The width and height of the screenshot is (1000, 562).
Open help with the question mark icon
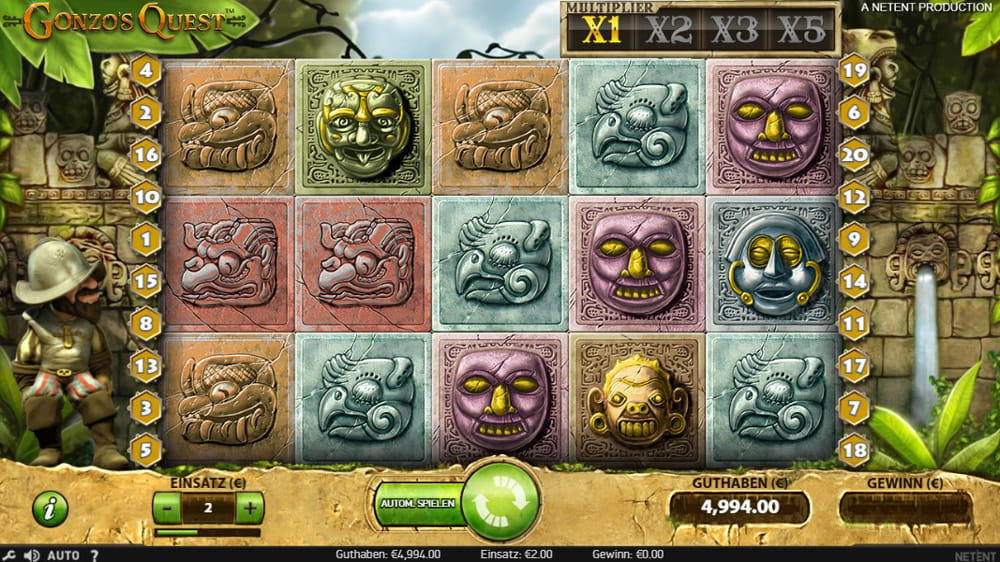tap(94, 555)
